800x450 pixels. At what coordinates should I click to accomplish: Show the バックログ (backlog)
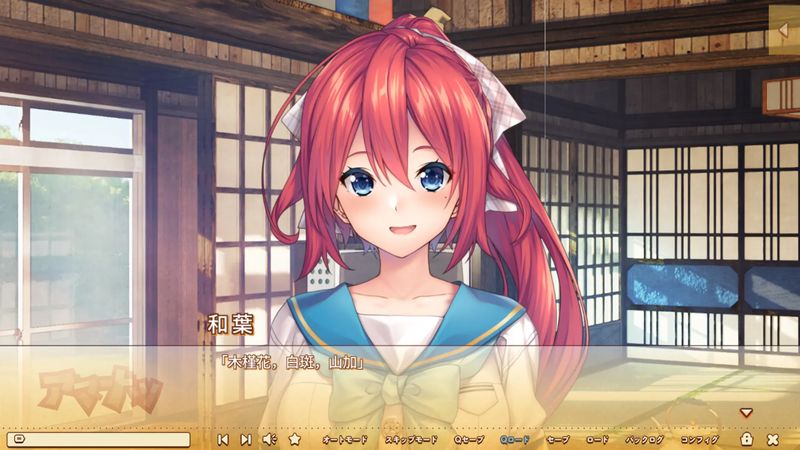click(645, 439)
